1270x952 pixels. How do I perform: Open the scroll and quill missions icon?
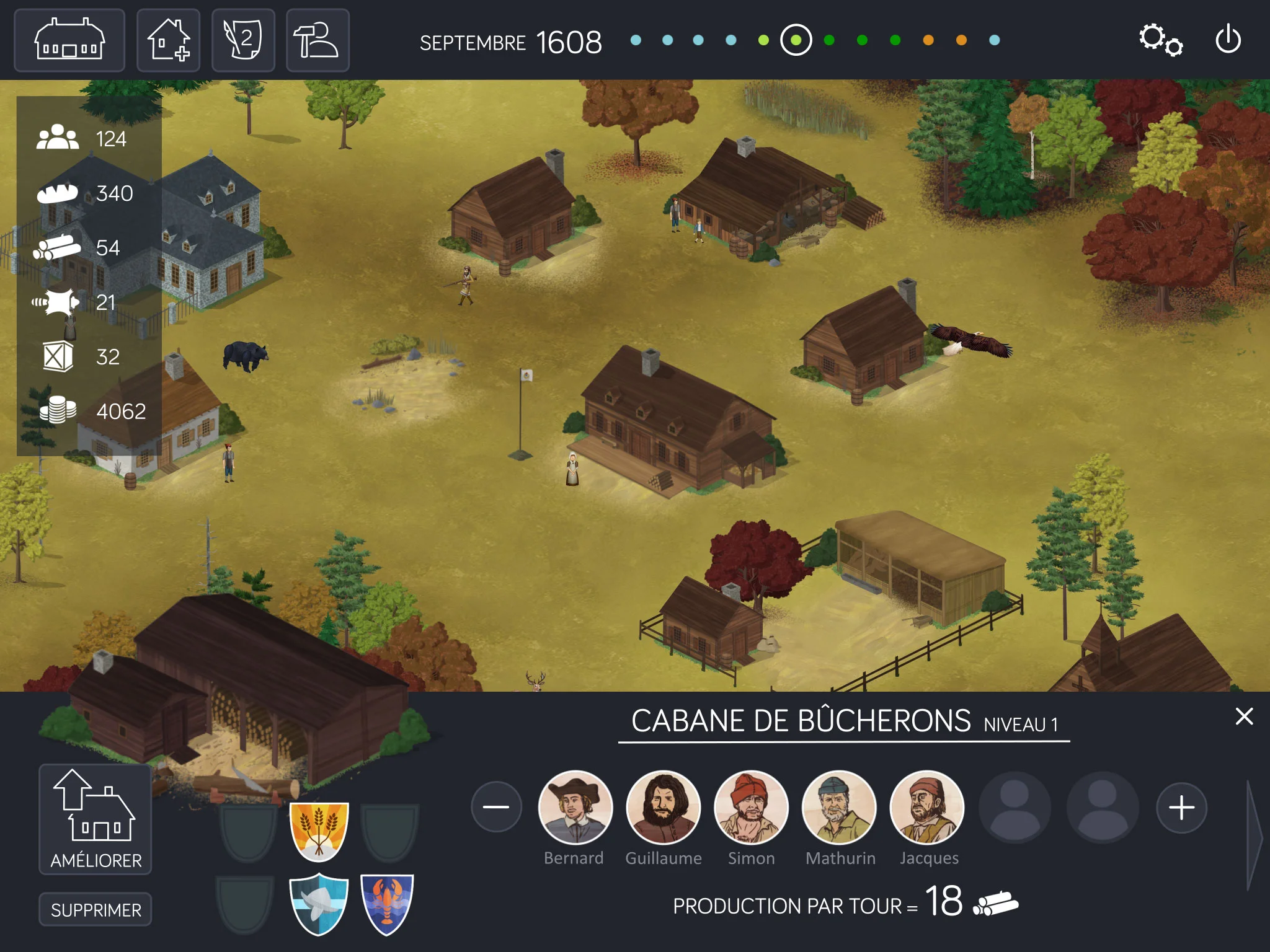[243, 41]
